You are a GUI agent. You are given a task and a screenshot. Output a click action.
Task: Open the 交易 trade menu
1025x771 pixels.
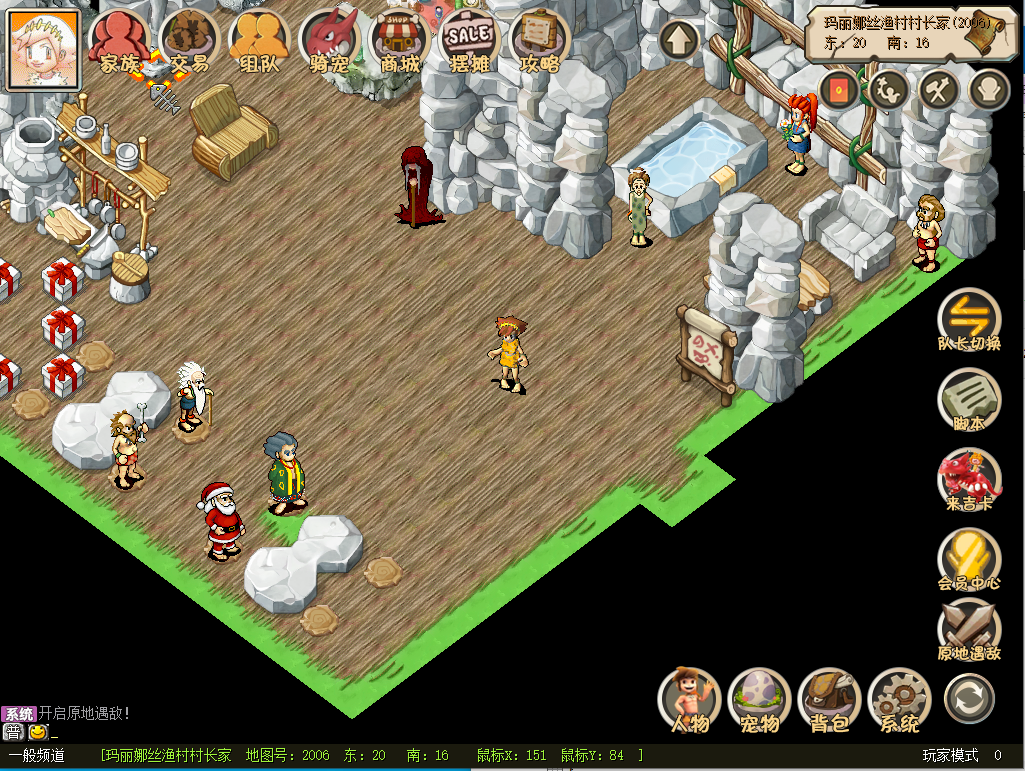189,40
